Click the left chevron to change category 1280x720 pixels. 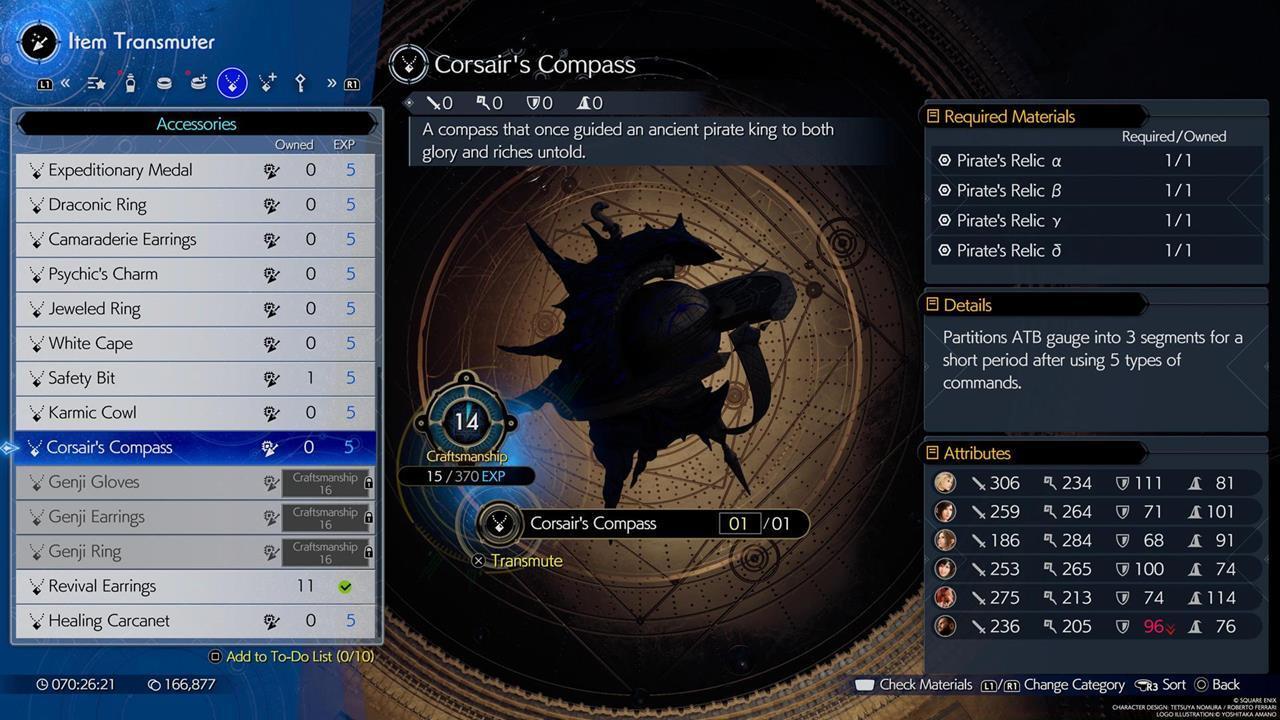tap(66, 83)
